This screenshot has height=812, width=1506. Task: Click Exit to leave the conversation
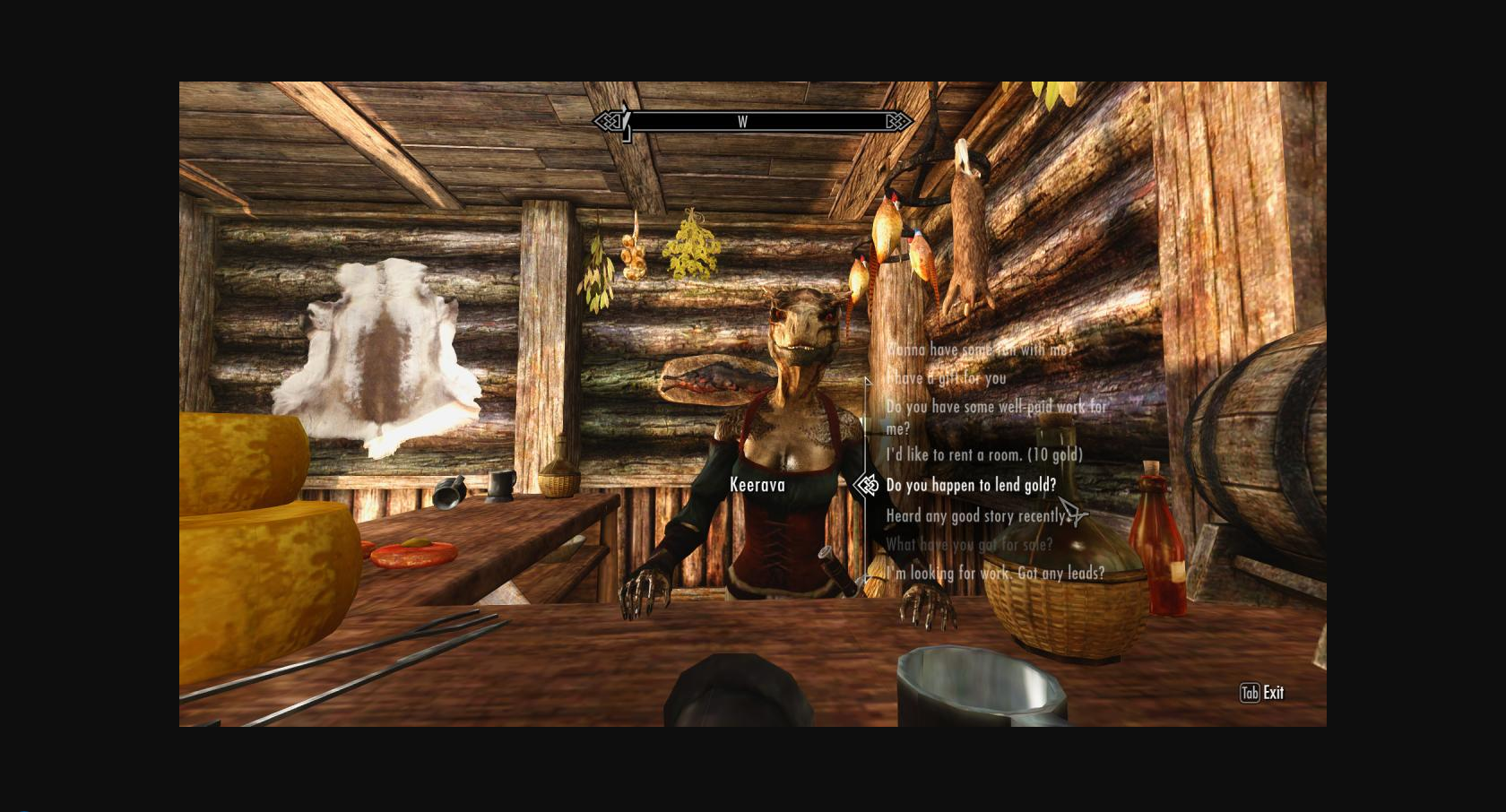[x=1274, y=692]
